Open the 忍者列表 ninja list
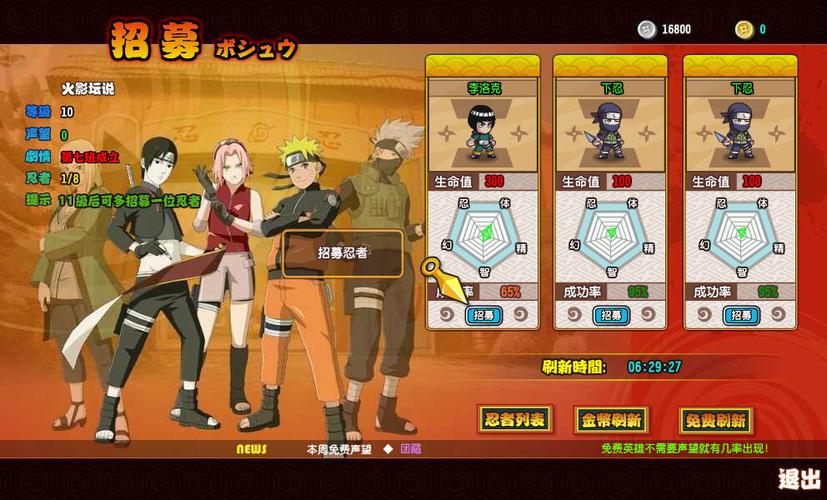Screen dimensions: 827x500 (514, 419)
